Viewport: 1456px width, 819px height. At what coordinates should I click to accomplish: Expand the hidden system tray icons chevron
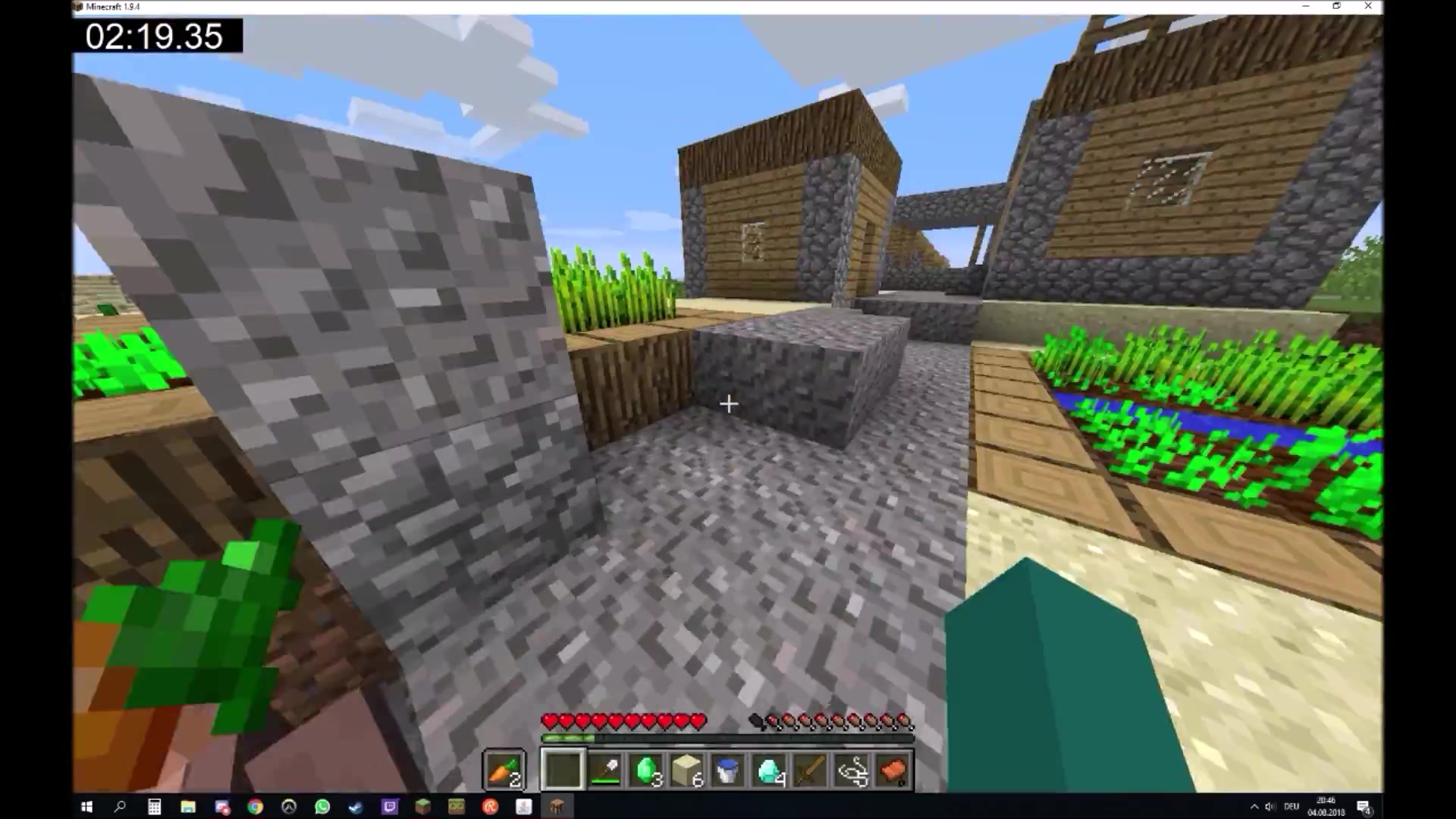[1254, 806]
